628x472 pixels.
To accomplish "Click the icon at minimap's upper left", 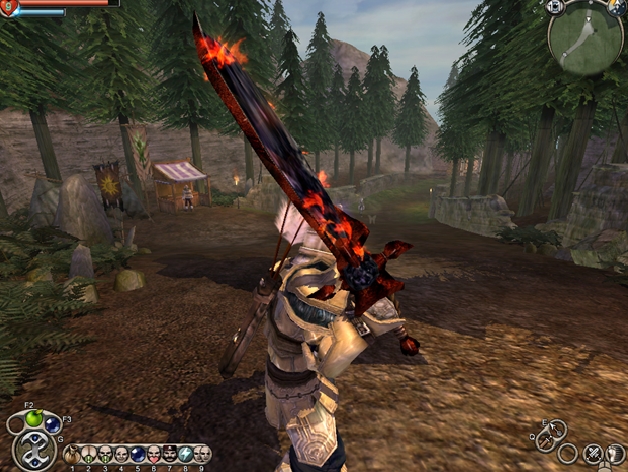I will pos(556,7).
